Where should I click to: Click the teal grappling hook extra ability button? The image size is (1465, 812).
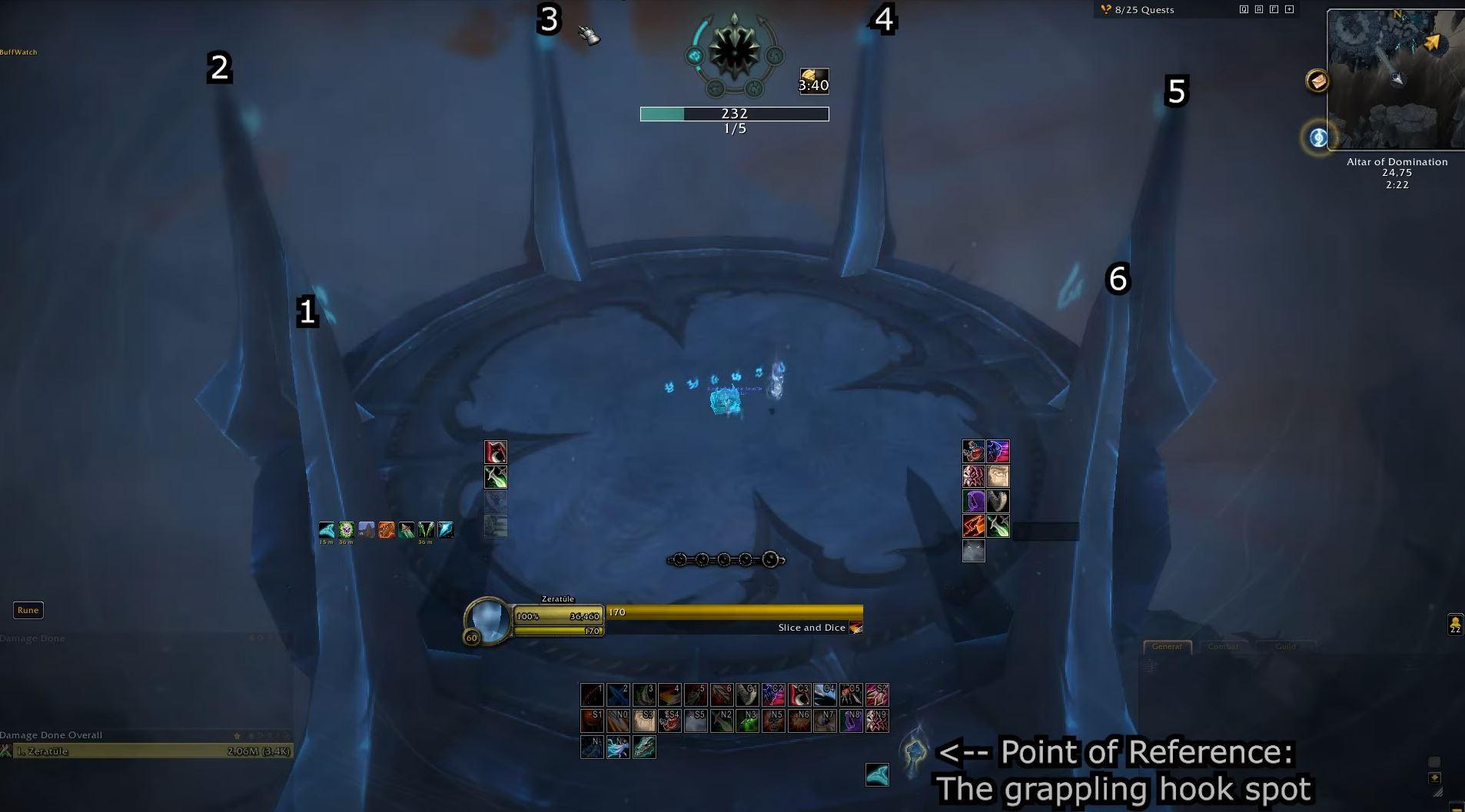(x=877, y=774)
